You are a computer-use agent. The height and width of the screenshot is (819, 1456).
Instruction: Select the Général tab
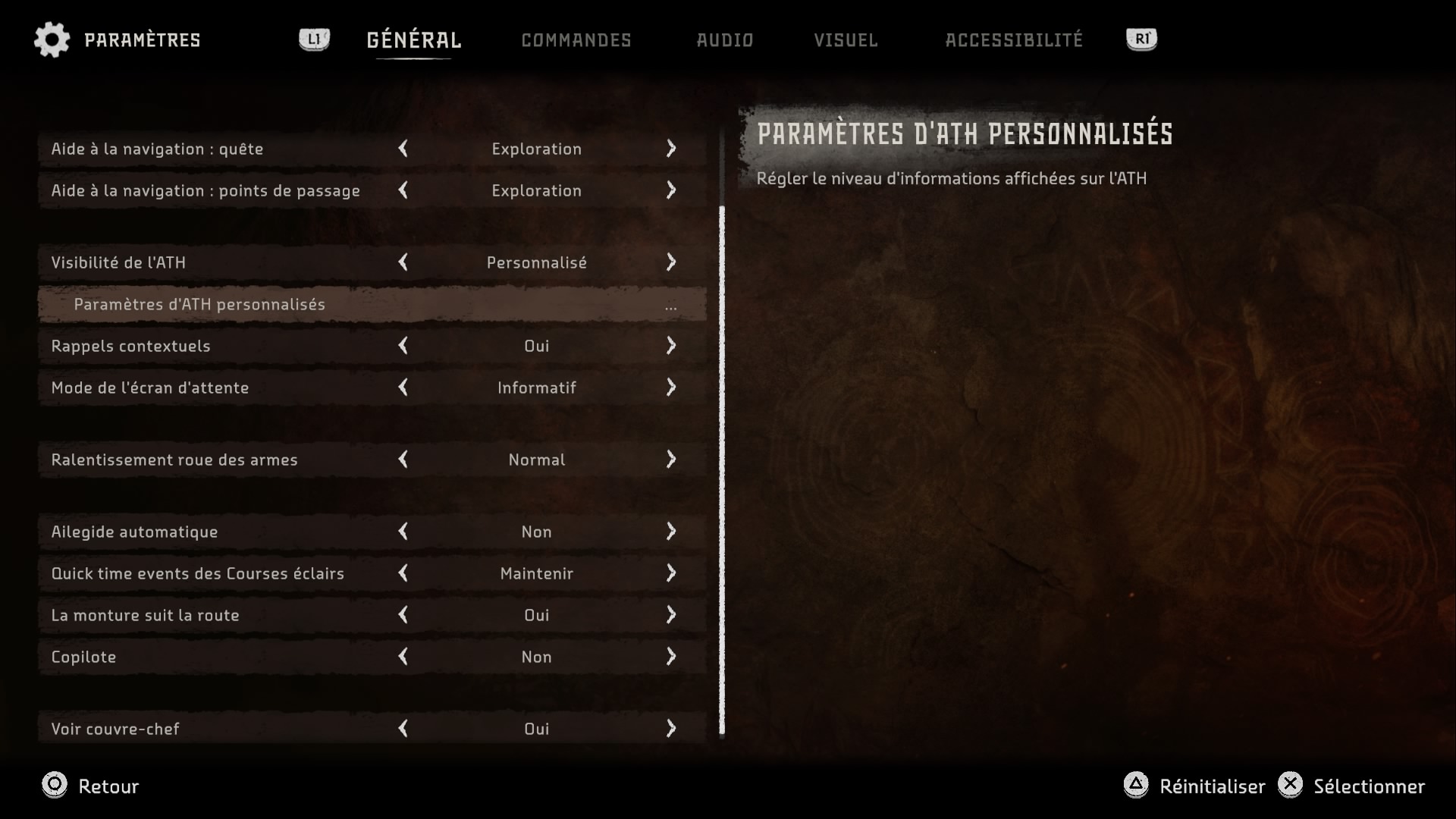pyautogui.click(x=413, y=40)
